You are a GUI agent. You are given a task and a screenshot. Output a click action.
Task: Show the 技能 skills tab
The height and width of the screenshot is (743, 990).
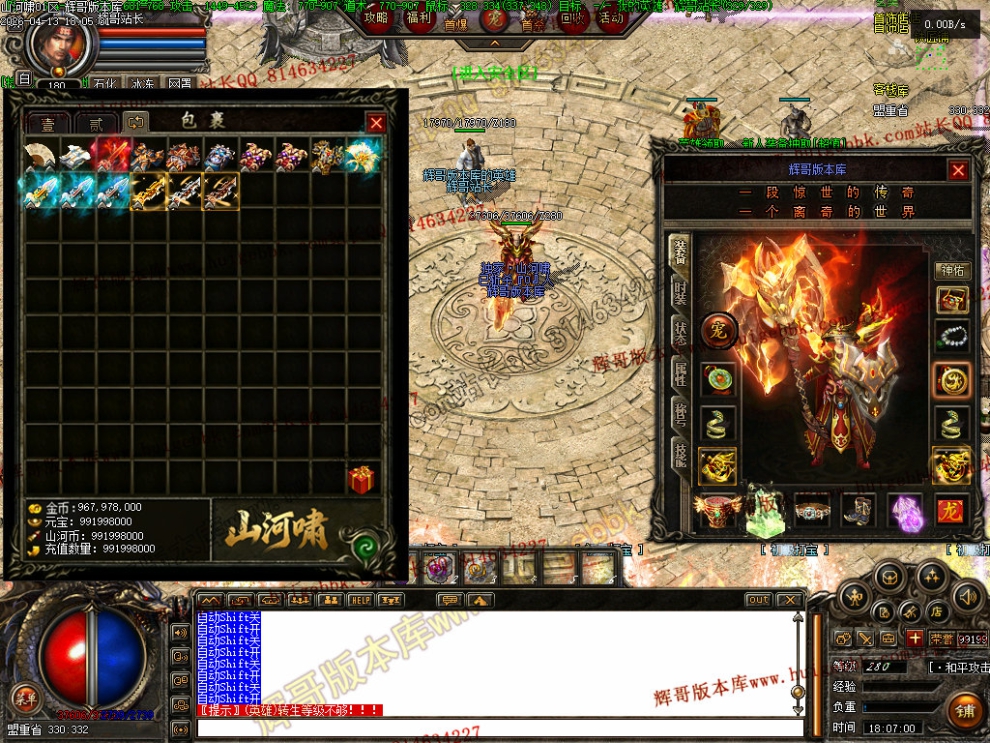pyautogui.click(x=680, y=455)
